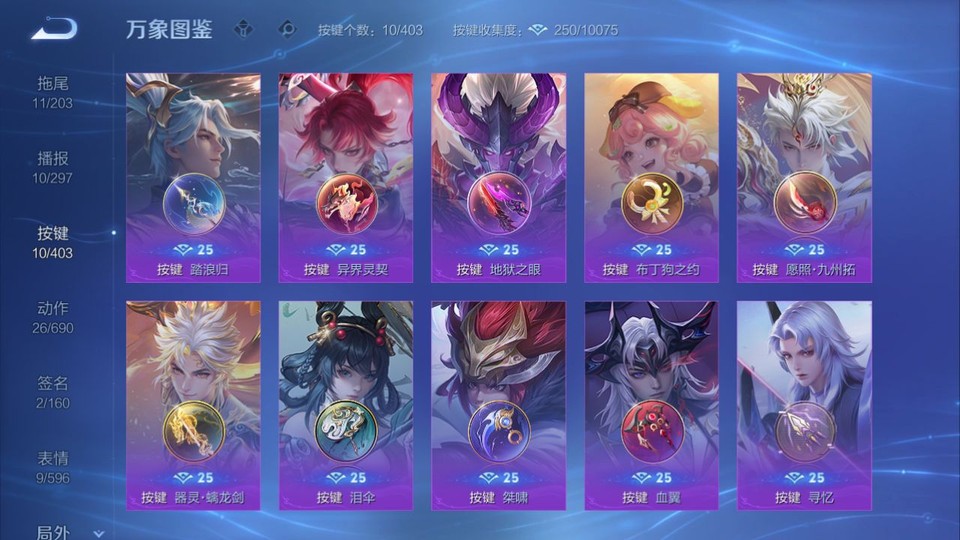
Task: Go back using the return arrow
Action: click(x=54, y=29)
